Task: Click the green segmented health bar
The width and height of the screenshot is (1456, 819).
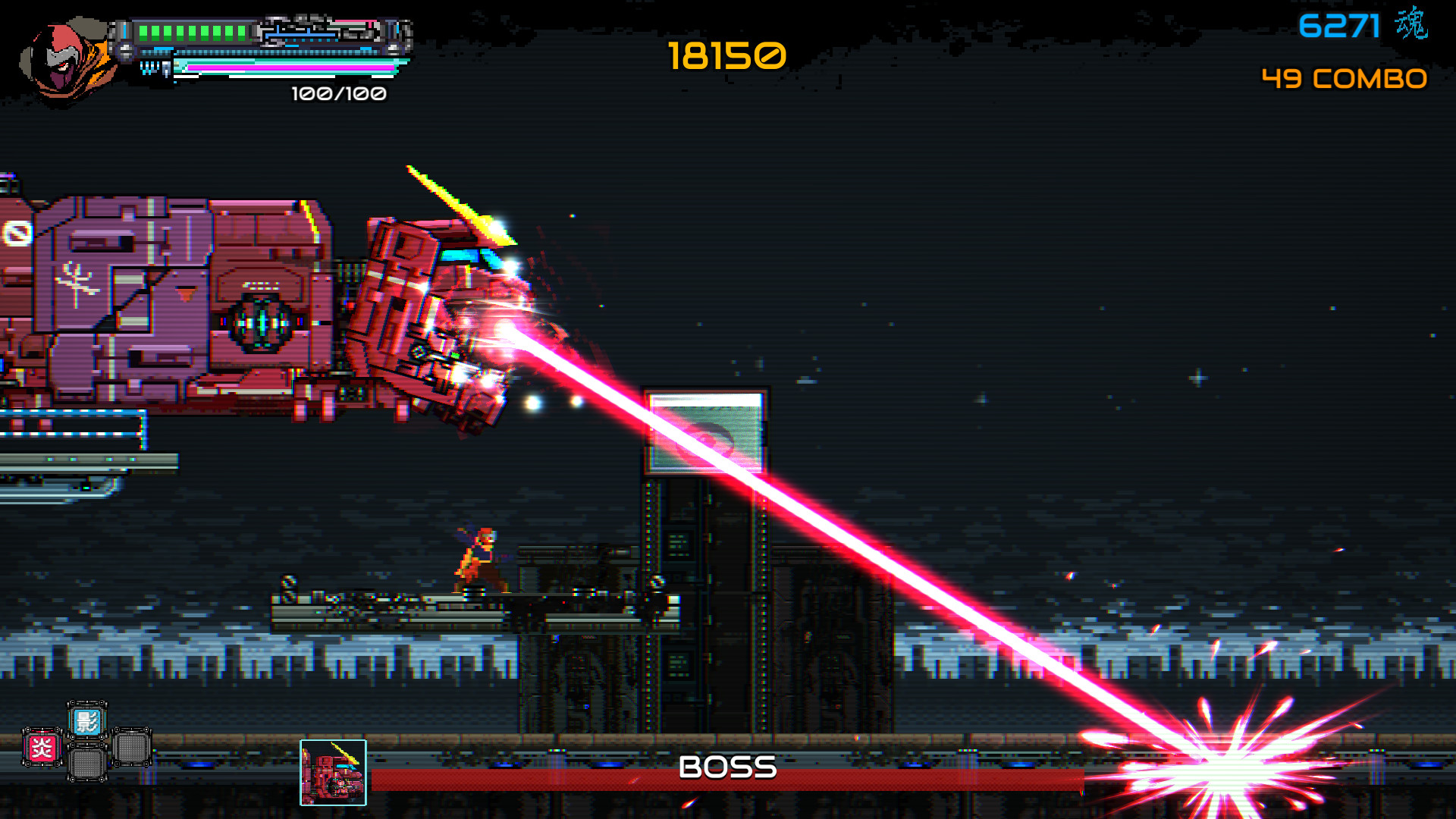Action: tap(193, 31)
